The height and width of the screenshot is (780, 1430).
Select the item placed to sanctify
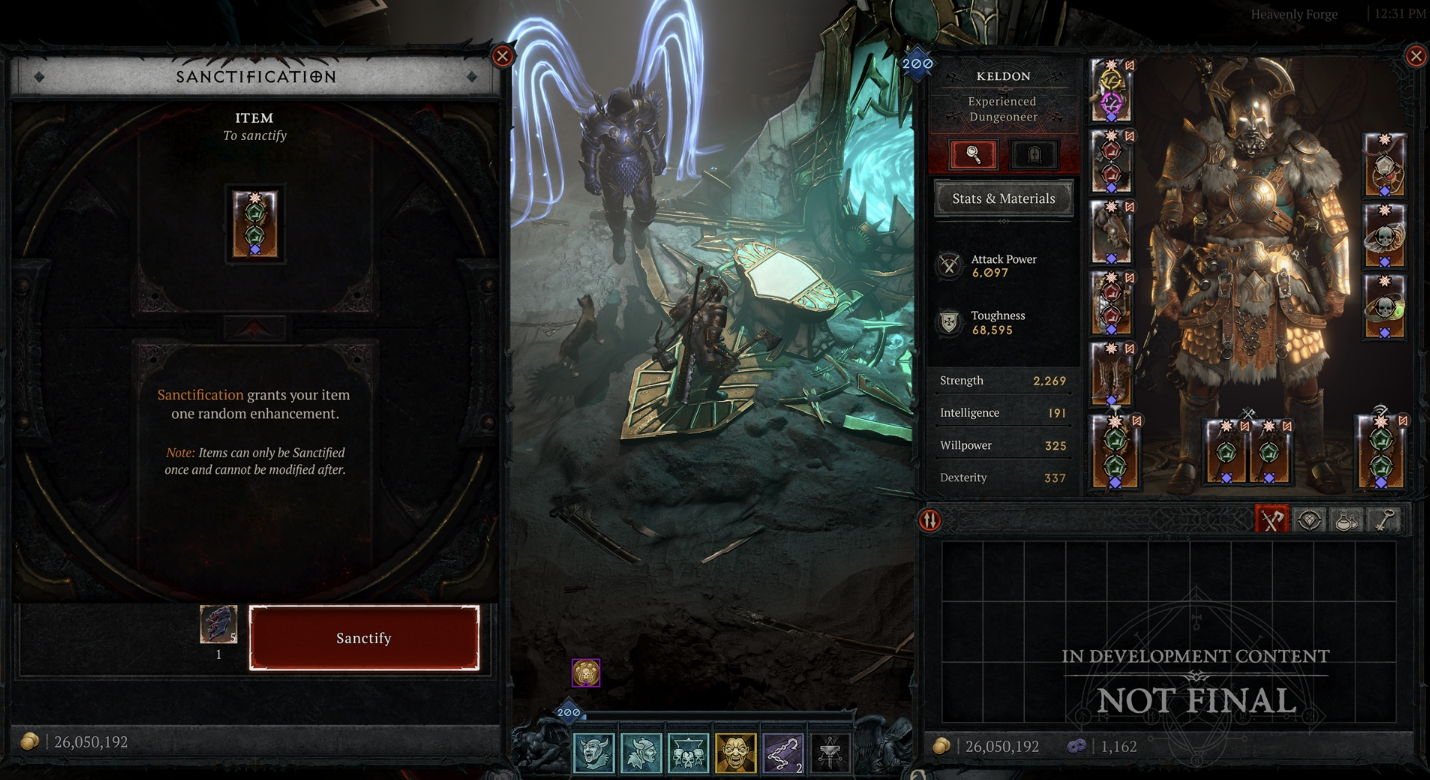[x=255, y=224]
